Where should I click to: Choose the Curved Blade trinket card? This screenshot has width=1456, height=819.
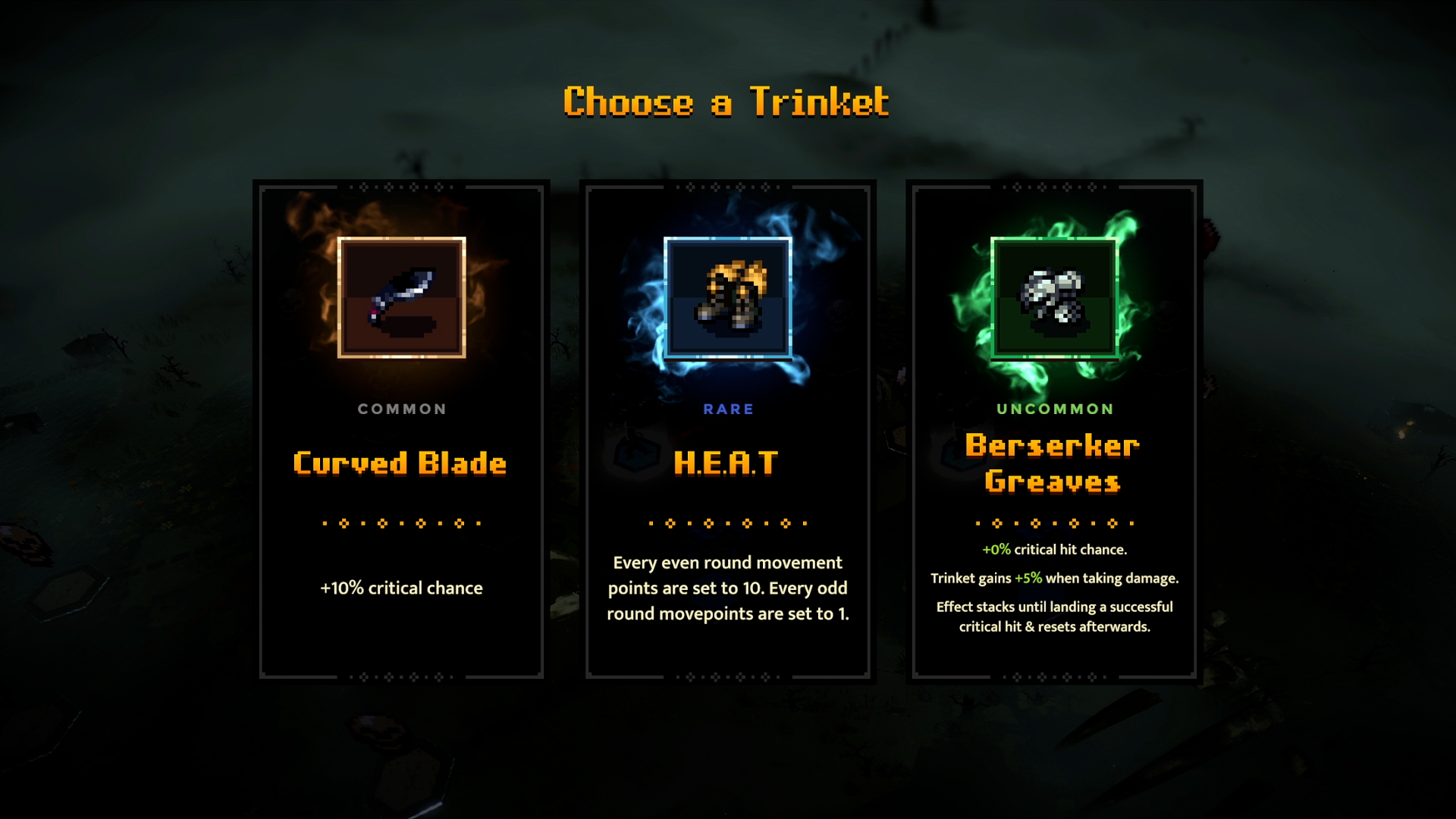(401, 431)
